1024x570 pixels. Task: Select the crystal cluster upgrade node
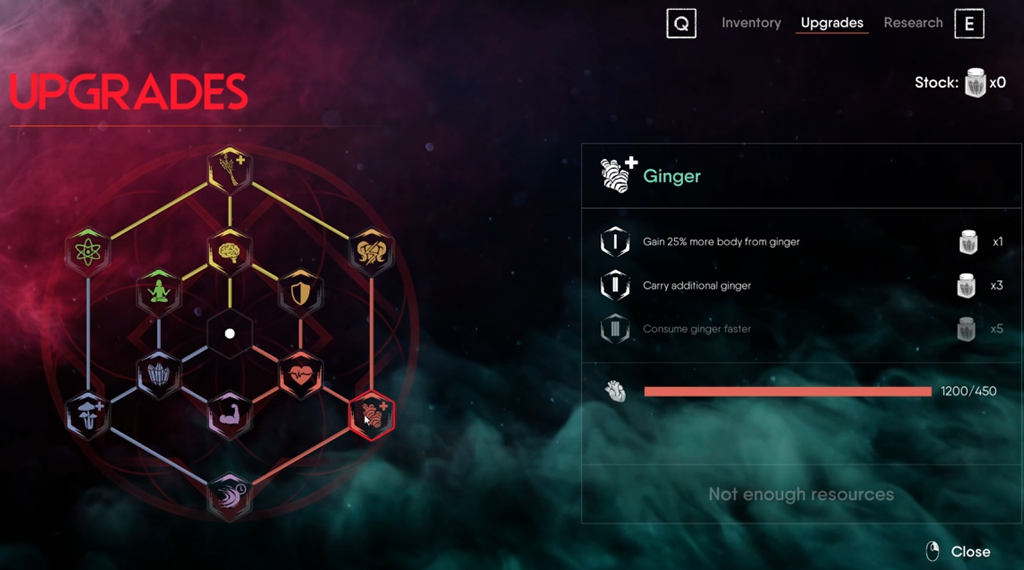point(158,373)
